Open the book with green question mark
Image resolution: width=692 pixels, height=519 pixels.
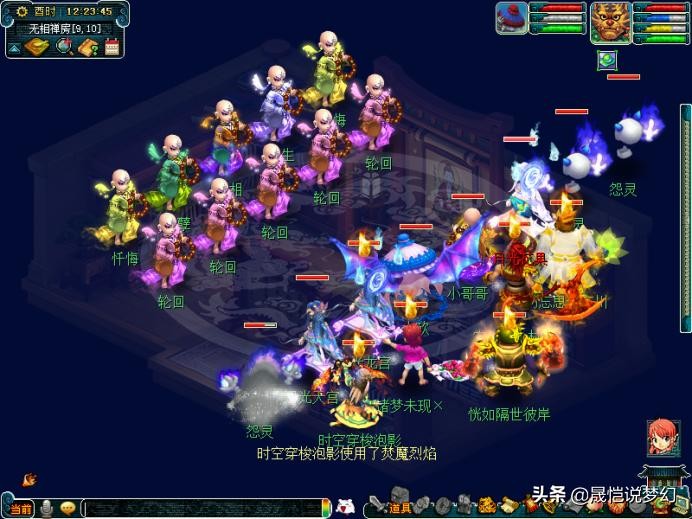[x=88, y=47]
